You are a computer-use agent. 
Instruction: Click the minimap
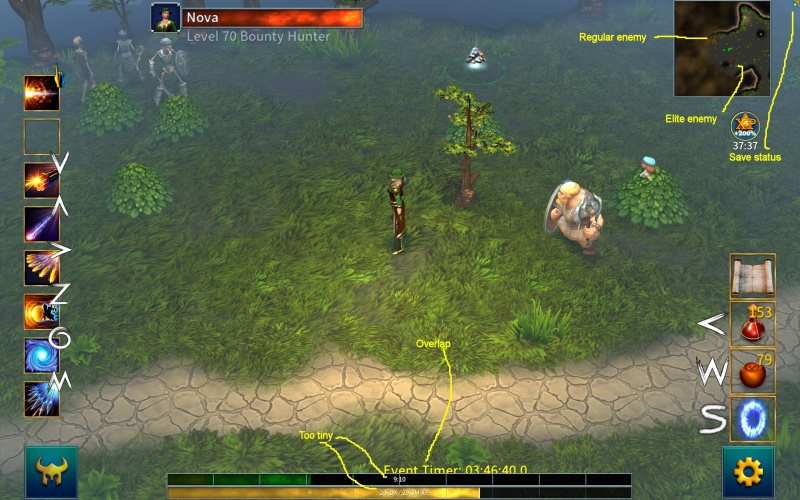[721, 47]
